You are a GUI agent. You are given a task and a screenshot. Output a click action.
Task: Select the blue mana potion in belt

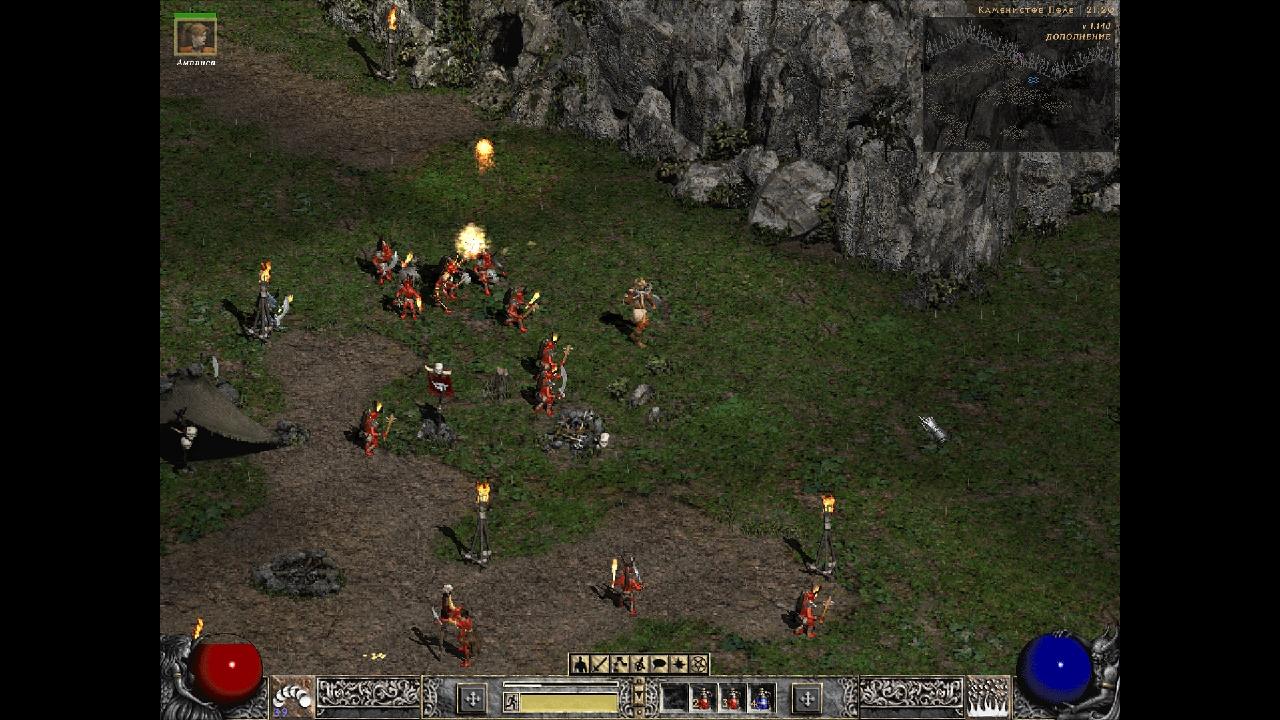point(762,697)
